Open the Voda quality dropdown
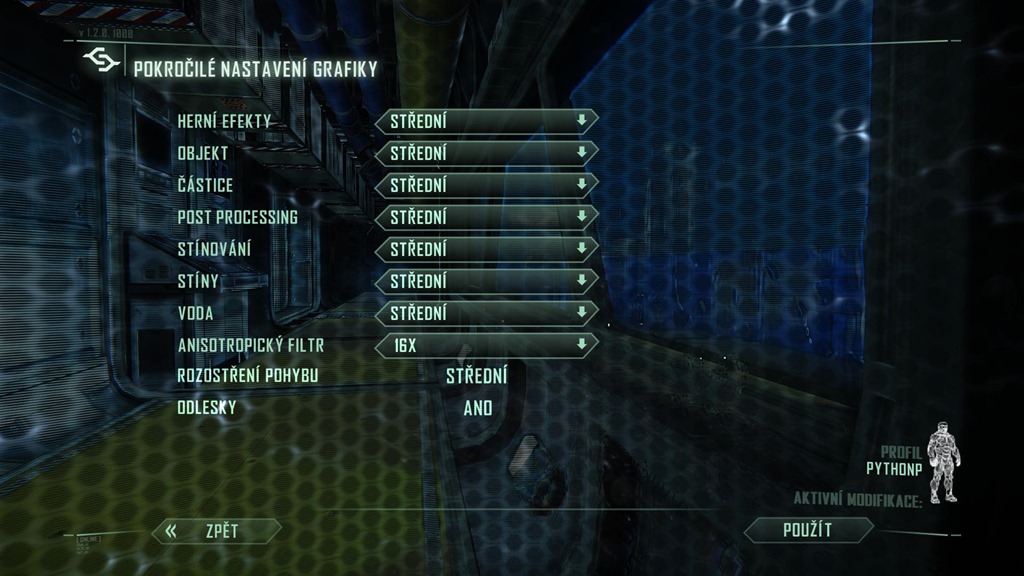 pos(486,313)
